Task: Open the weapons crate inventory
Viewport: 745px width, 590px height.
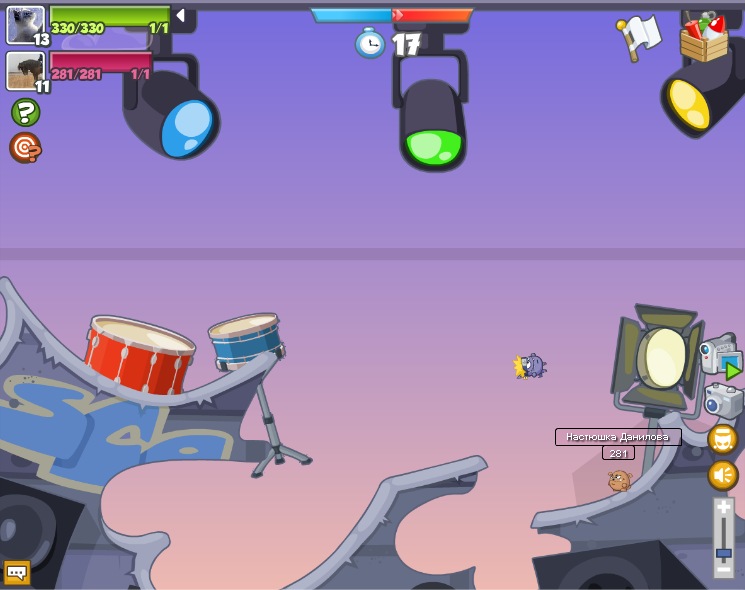Action: pyautogui.click(x=705, y=38)
